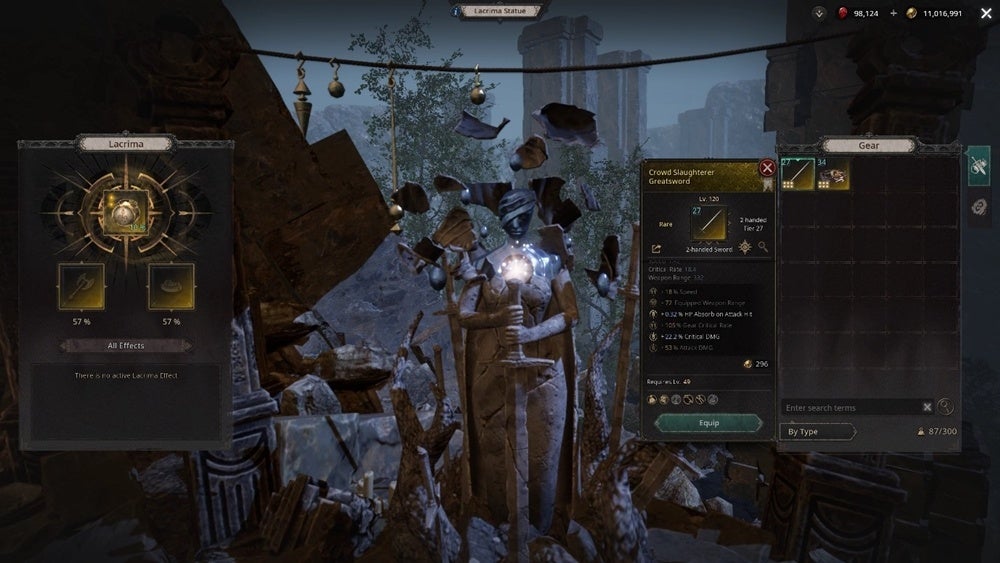1000x563 pixels.
Task: Open the By Type sorting dropdown
Action: click(817, 432)
